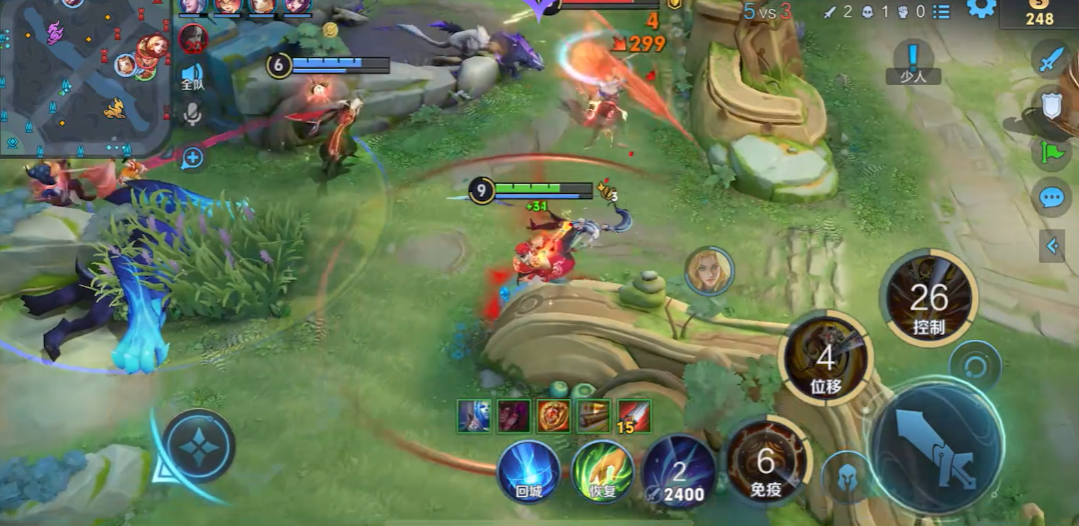The image size is (1079, 526).
Task: Use the 回城 recall button
Action: point(529,470)
